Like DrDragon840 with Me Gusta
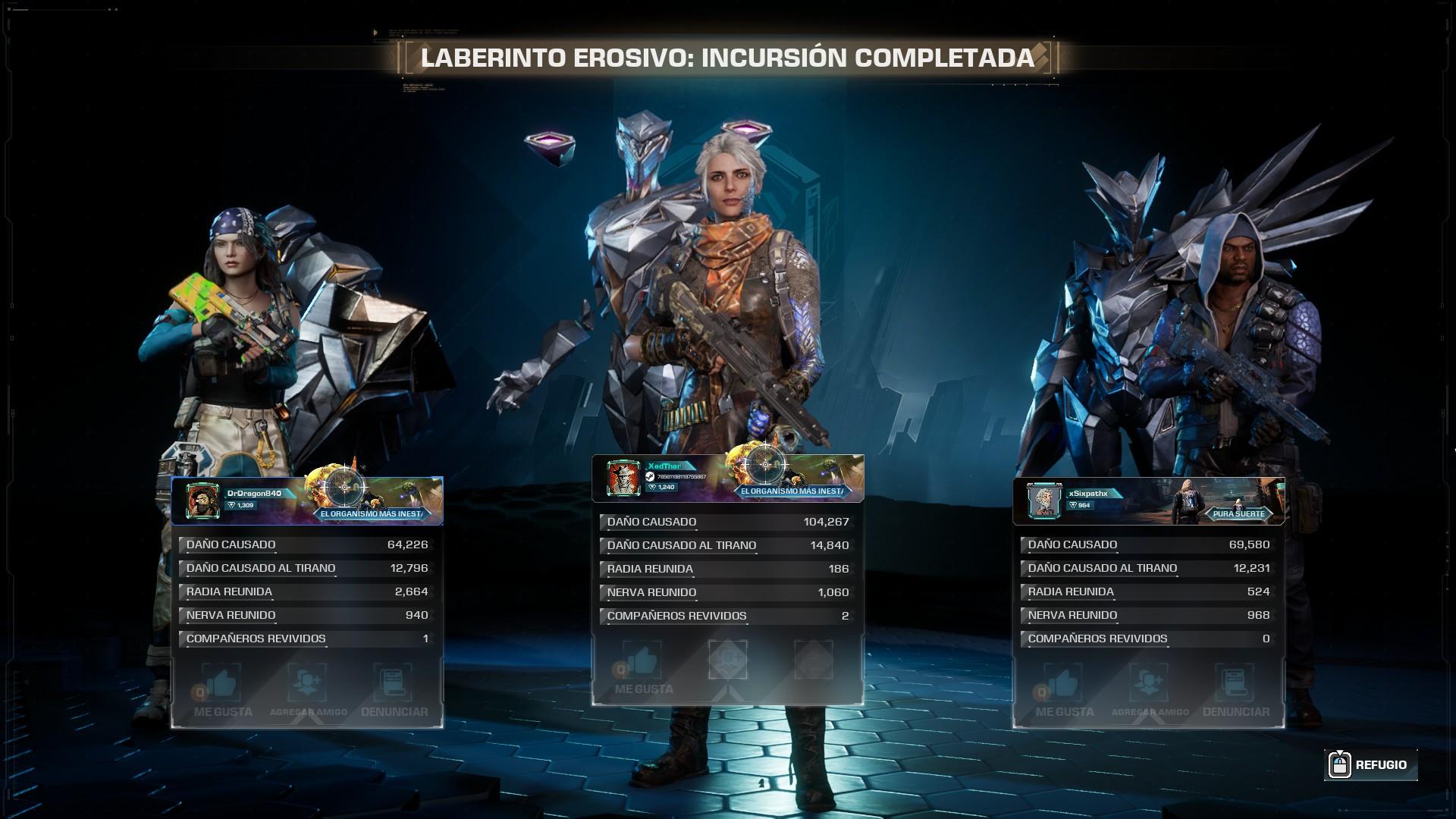Image resolution: width=1456 pixels, height=819 pixels. (x=222, y=691)
